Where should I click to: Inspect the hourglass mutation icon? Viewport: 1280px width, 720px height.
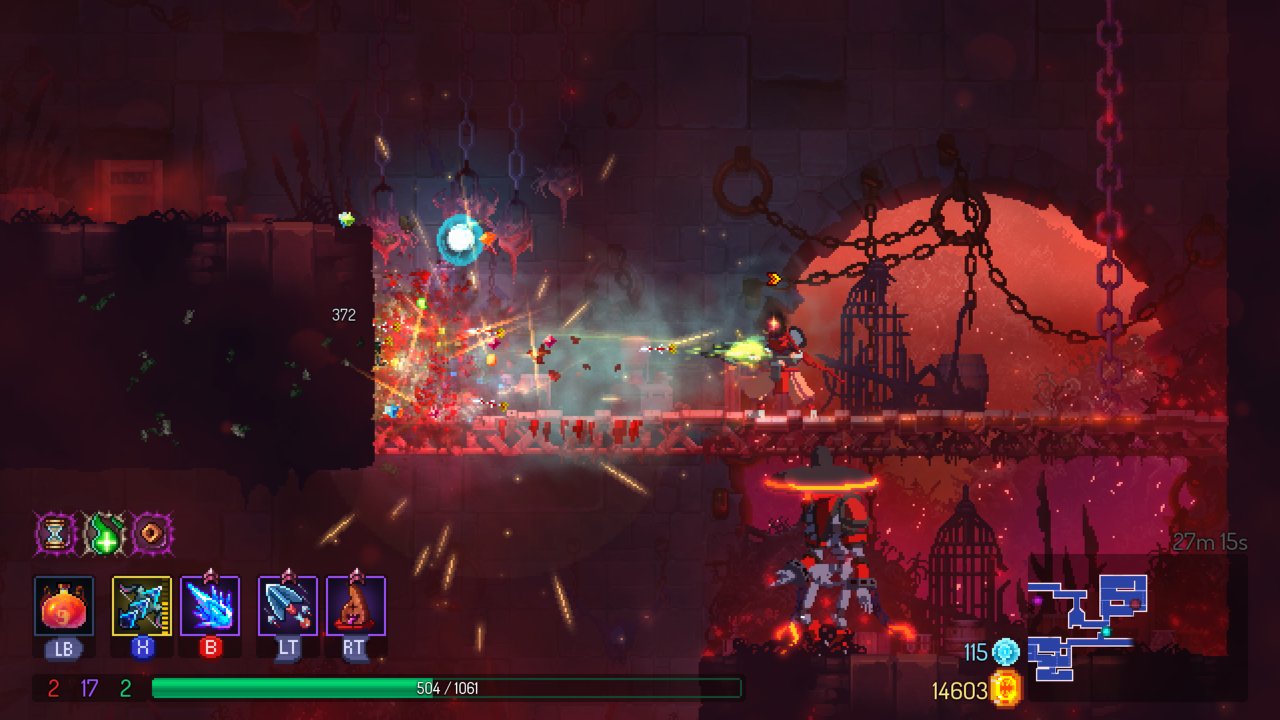[55, 534]
